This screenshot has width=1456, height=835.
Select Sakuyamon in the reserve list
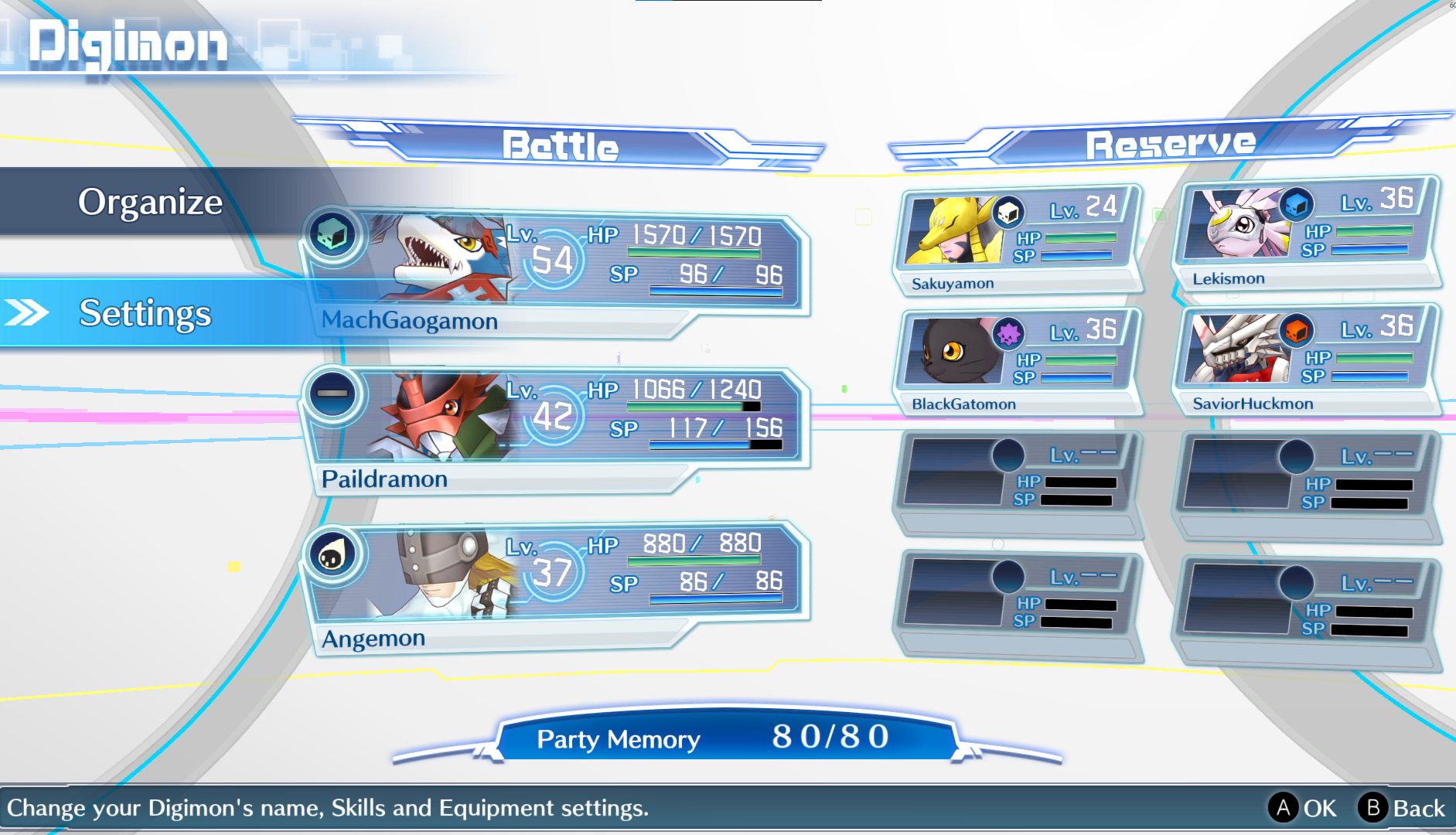[x=1016, y=240]
